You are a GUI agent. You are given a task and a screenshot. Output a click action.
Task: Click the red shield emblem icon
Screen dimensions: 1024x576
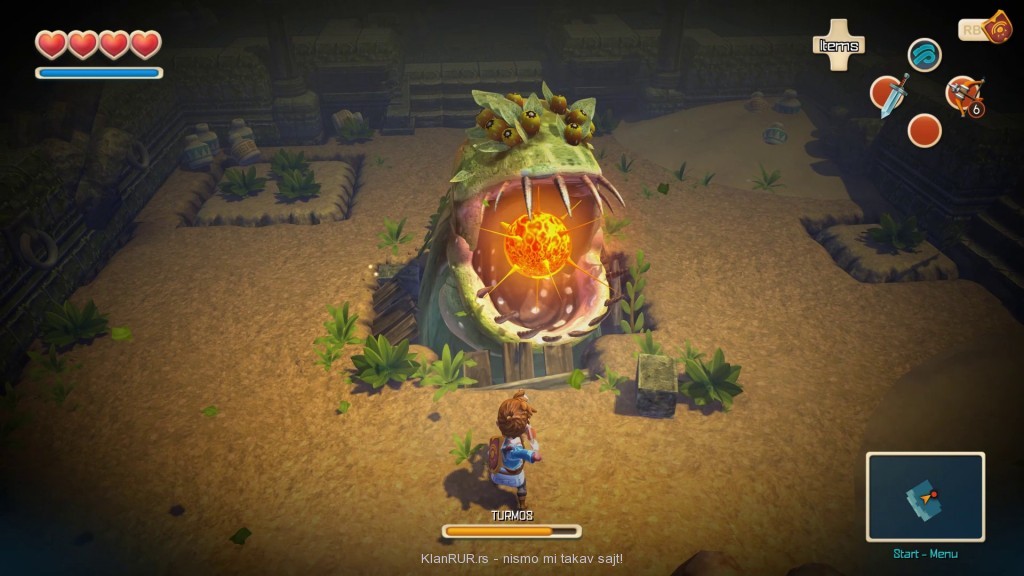pos(997,28)
